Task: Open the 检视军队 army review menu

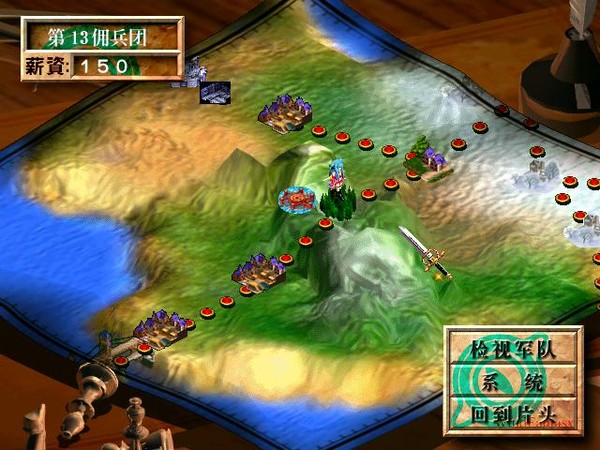Action: point(512,350)
